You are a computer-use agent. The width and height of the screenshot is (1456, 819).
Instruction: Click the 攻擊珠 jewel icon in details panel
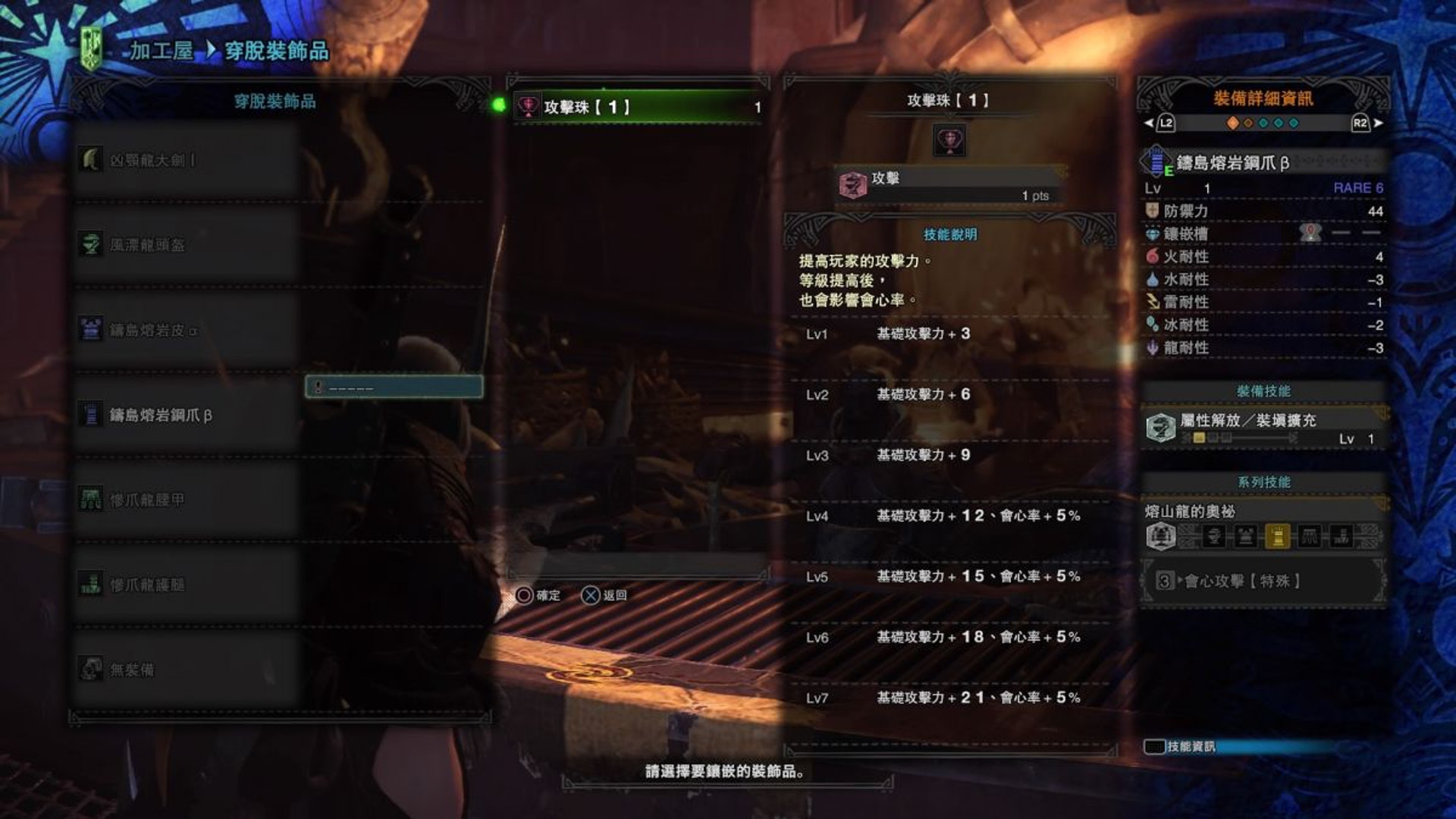pyautogui.click(x=949, y=140)
